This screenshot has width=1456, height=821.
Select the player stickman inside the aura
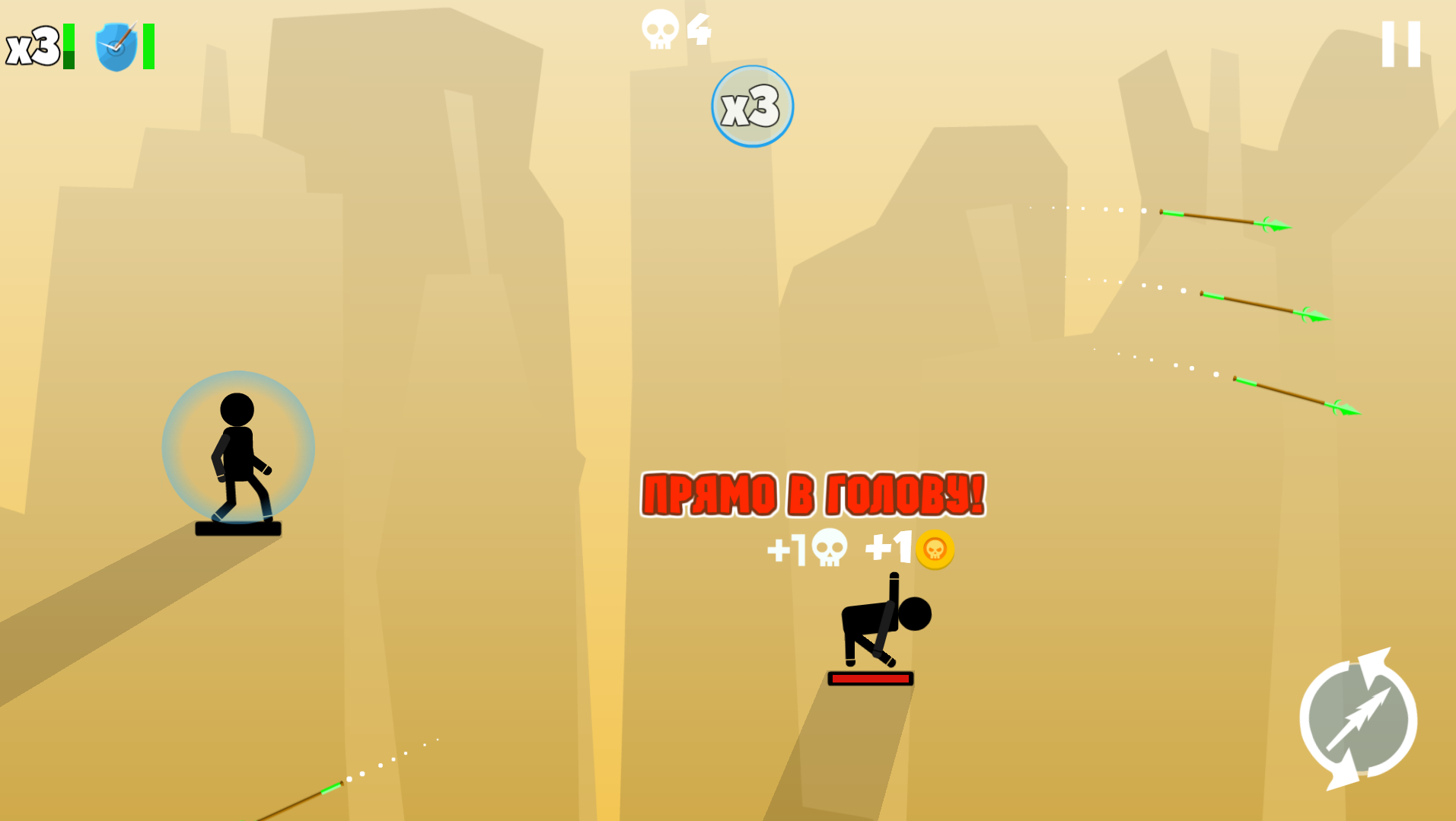(x=237, y=449)
